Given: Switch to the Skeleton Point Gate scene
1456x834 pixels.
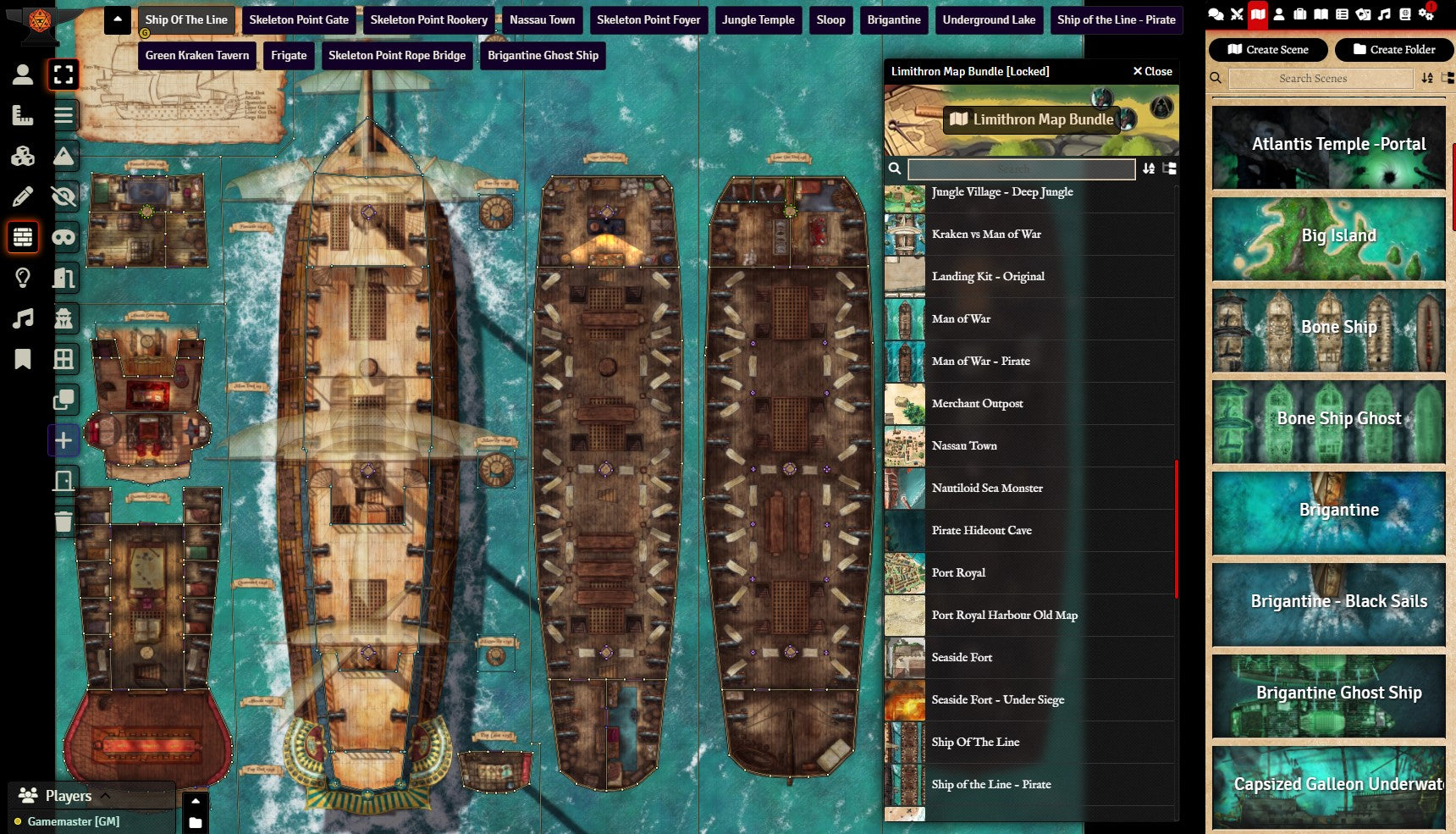Looking at the screenshot, I should point(298,19).
